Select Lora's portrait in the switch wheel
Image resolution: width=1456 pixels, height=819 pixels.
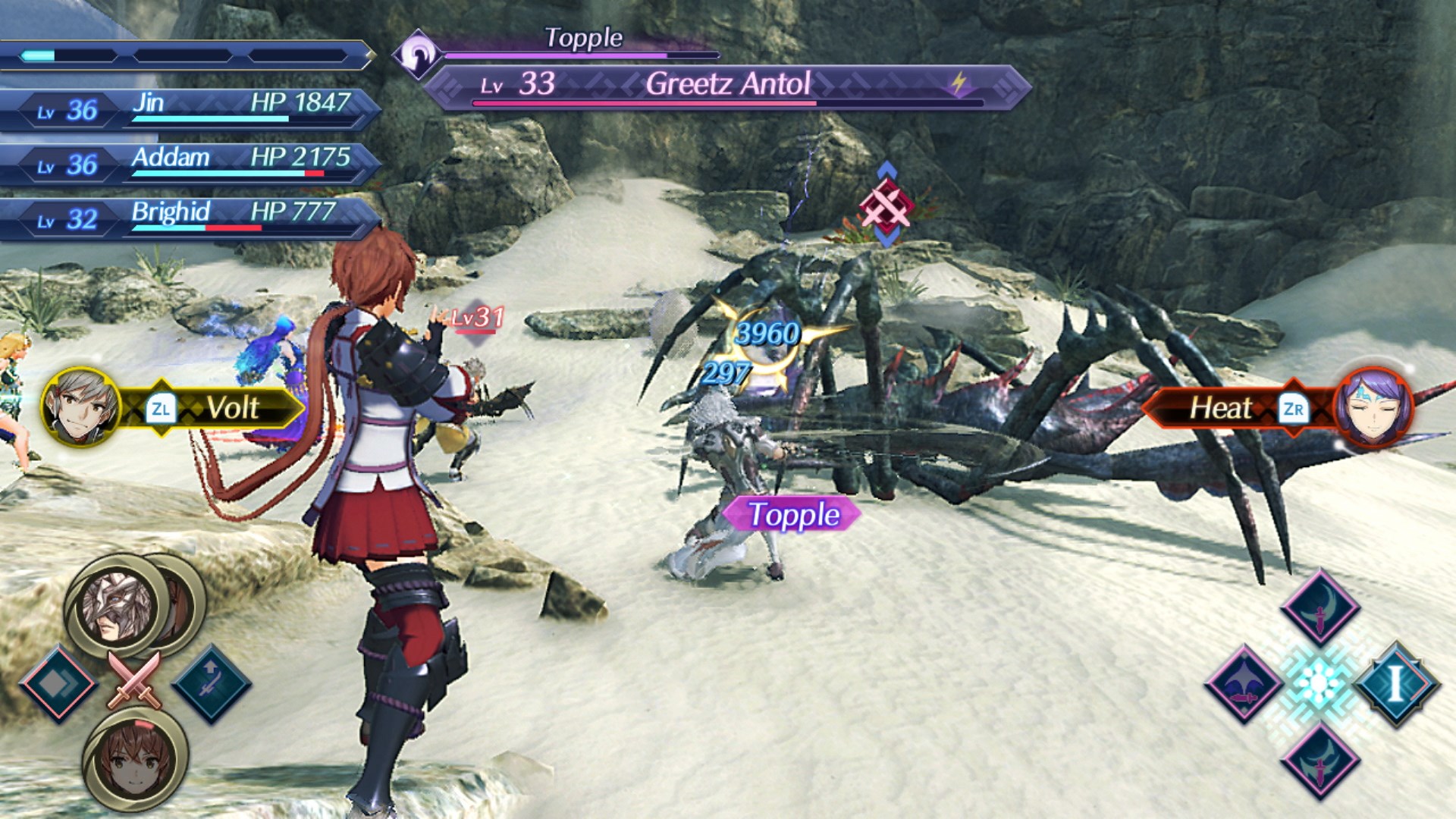[135, 758]
